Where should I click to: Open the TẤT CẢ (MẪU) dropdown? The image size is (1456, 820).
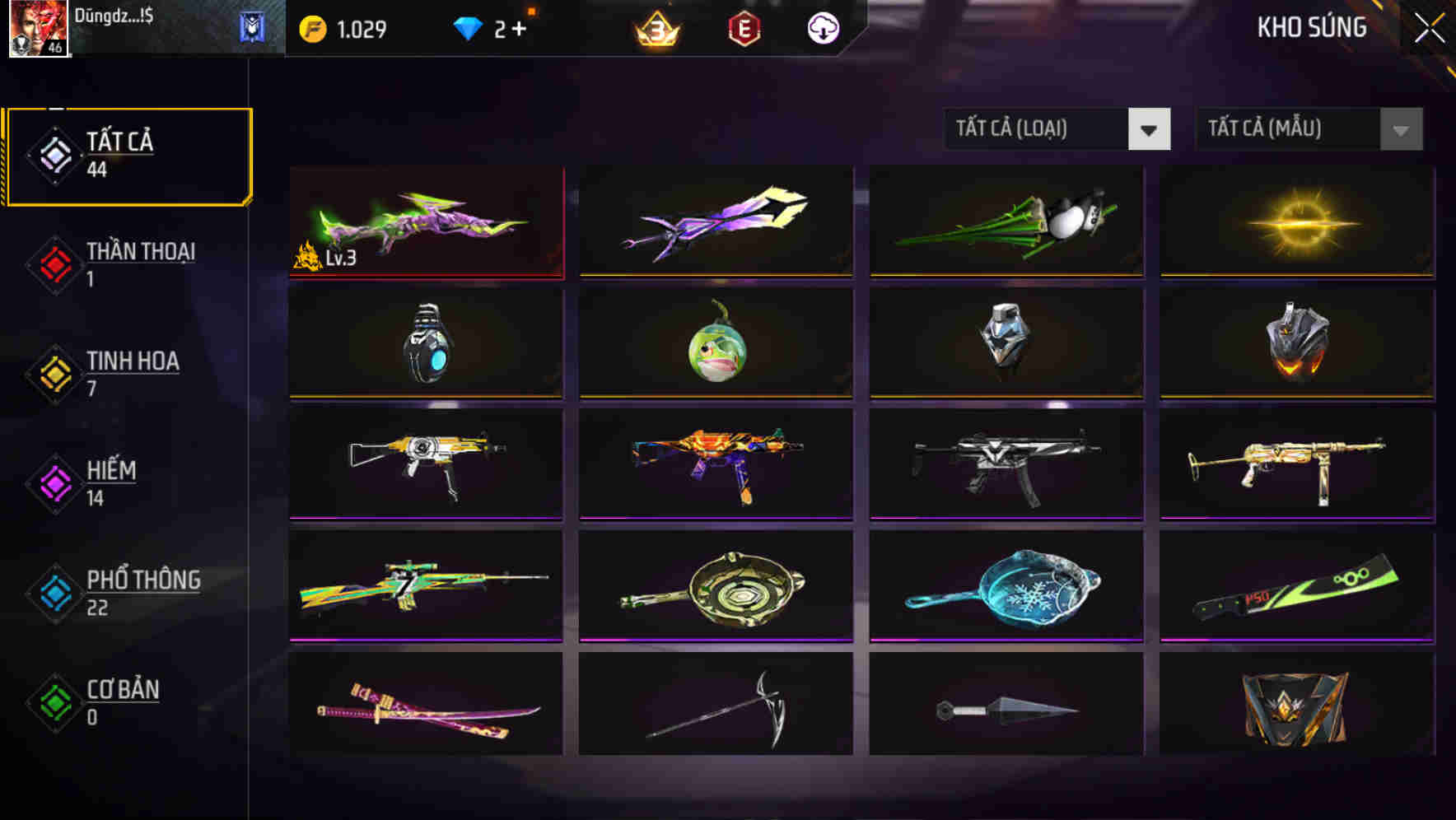[1289, 129]
